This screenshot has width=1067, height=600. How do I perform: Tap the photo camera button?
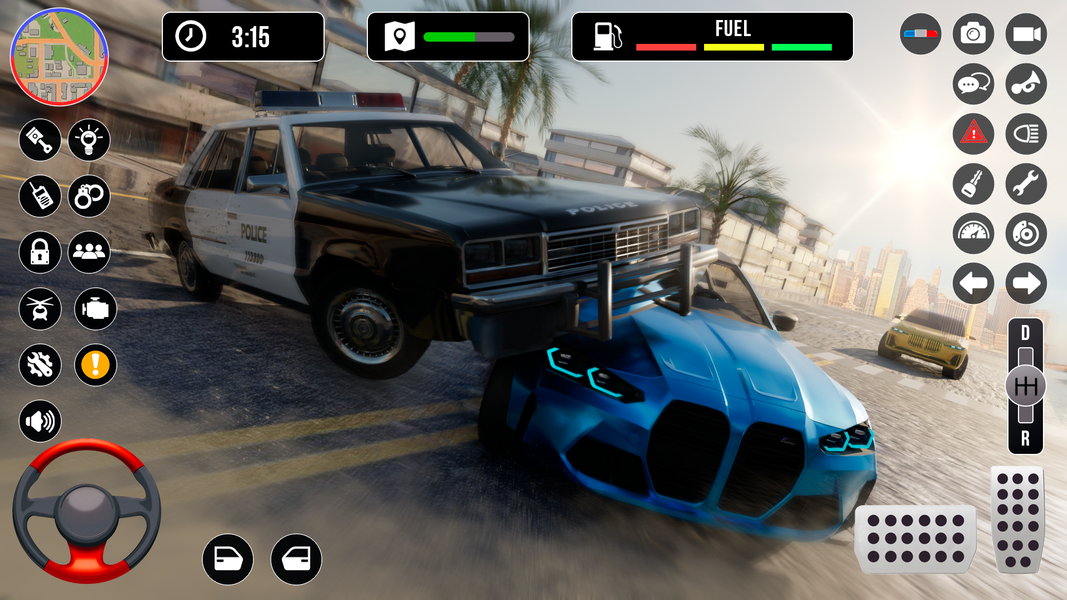973,34
